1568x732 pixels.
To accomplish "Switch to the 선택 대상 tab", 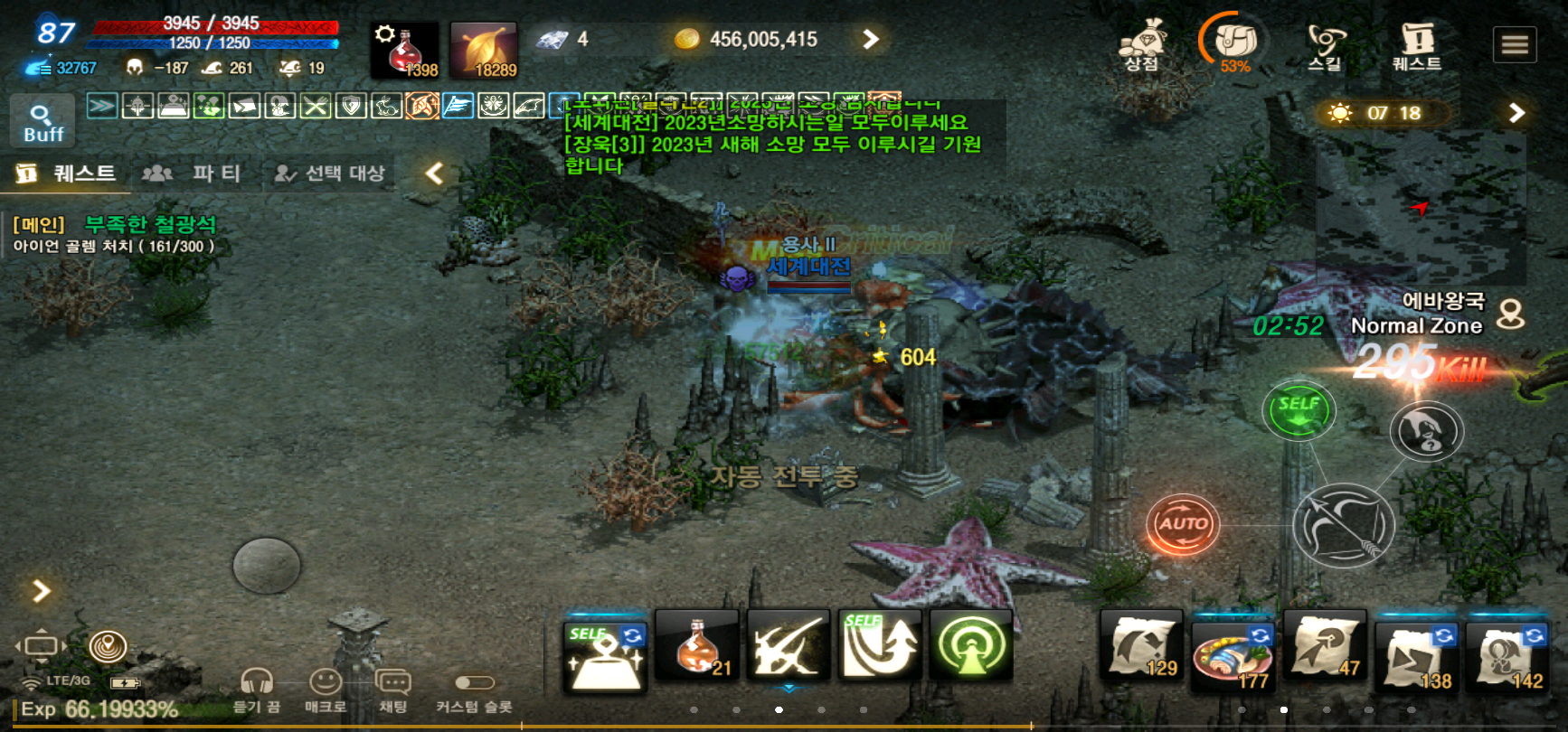I will pyautogui.click(x=331, y=173).
